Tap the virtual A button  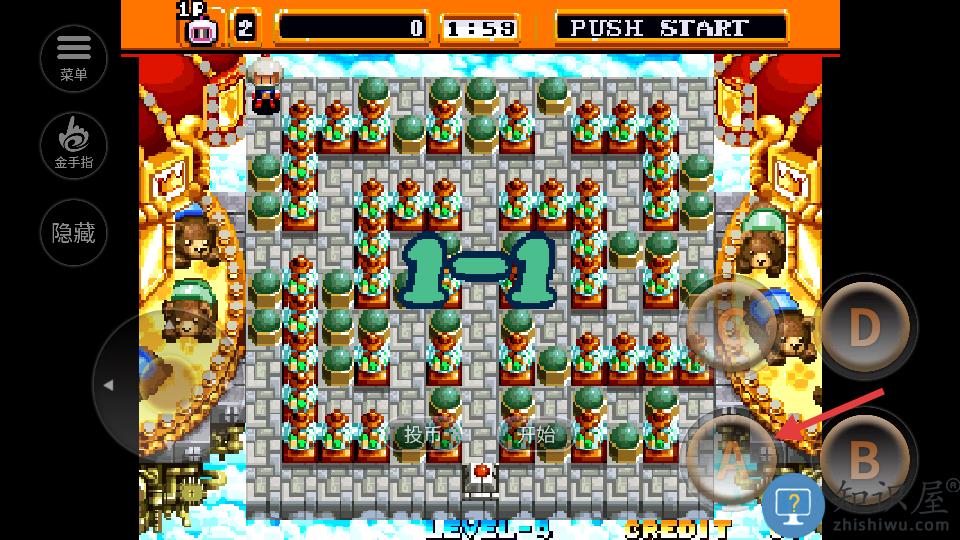tap(733, 457)
